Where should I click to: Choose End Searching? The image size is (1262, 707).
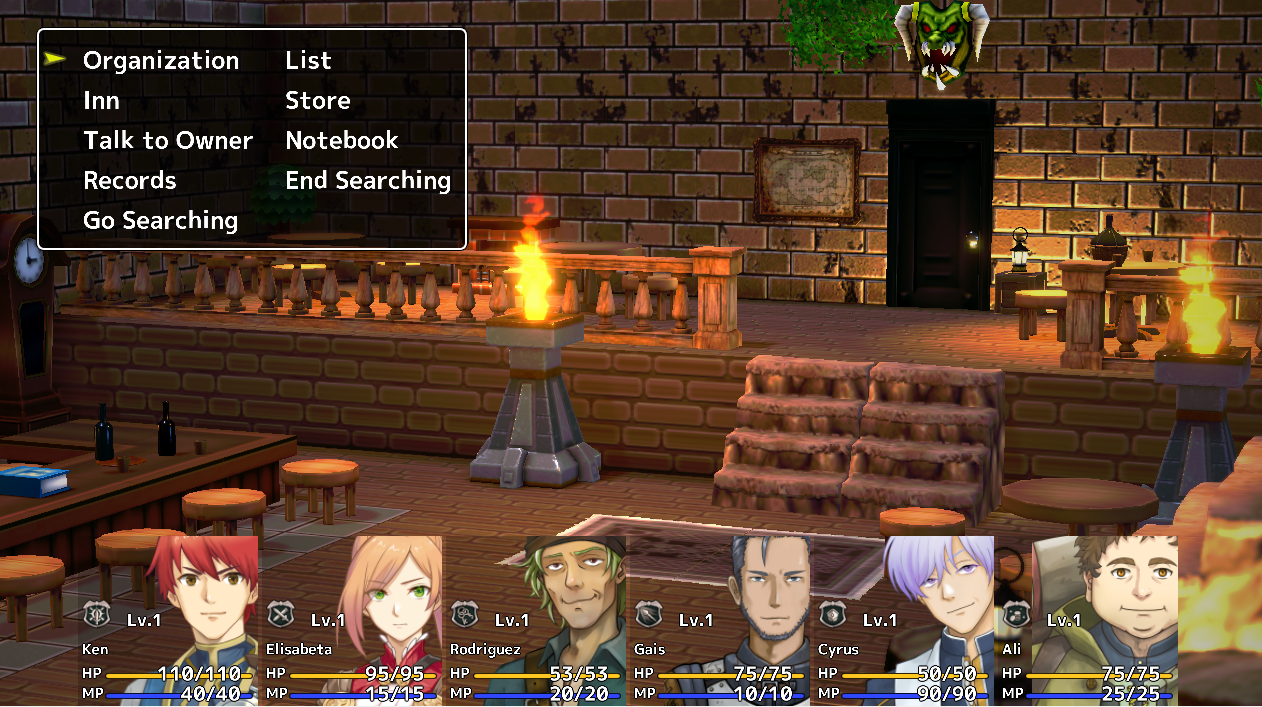click(x=368, y=181)
